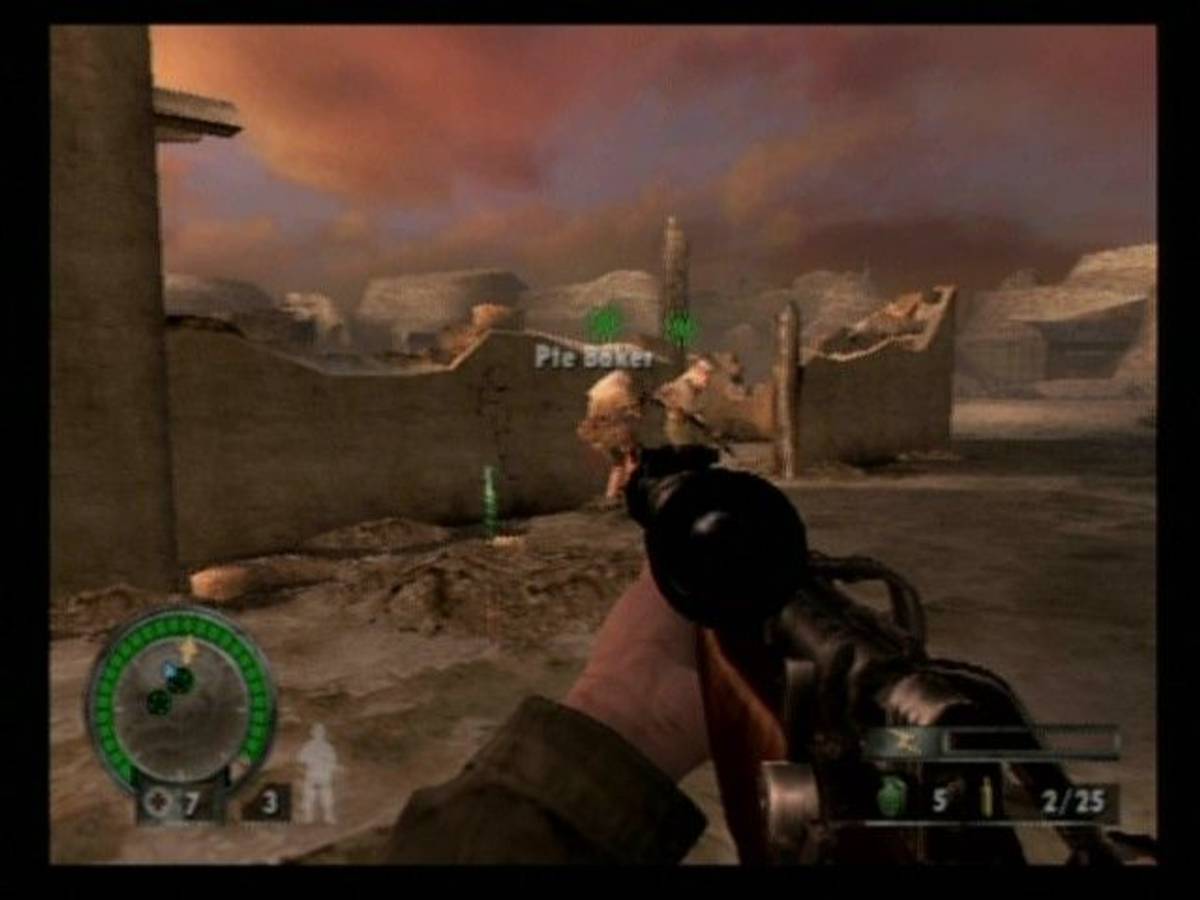The width and height of the screenshot is (1200, 900).
Task: Select the medkit cross icon
Action: [x=157, y=802]
